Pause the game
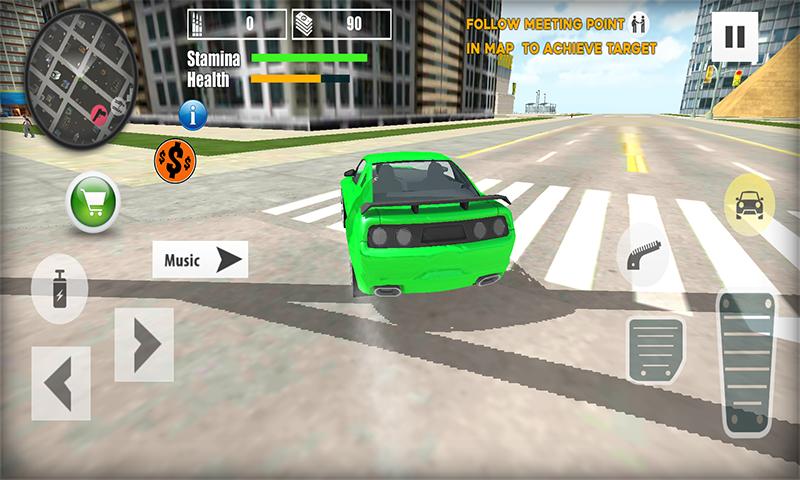The height and width of the screenshot is (480, 800). [734, 37]
